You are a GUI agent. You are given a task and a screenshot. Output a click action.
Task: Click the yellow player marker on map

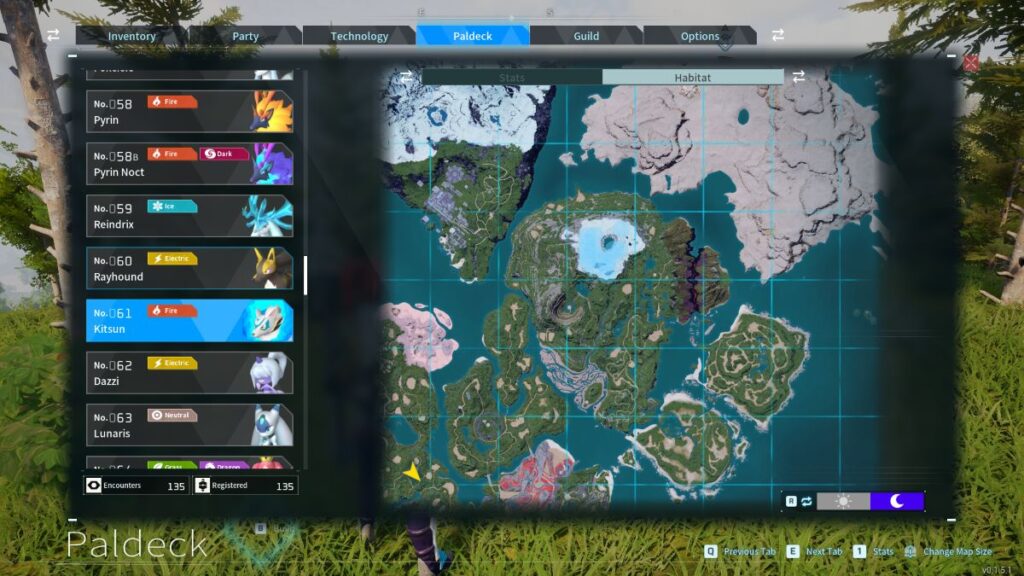(412, 471)
